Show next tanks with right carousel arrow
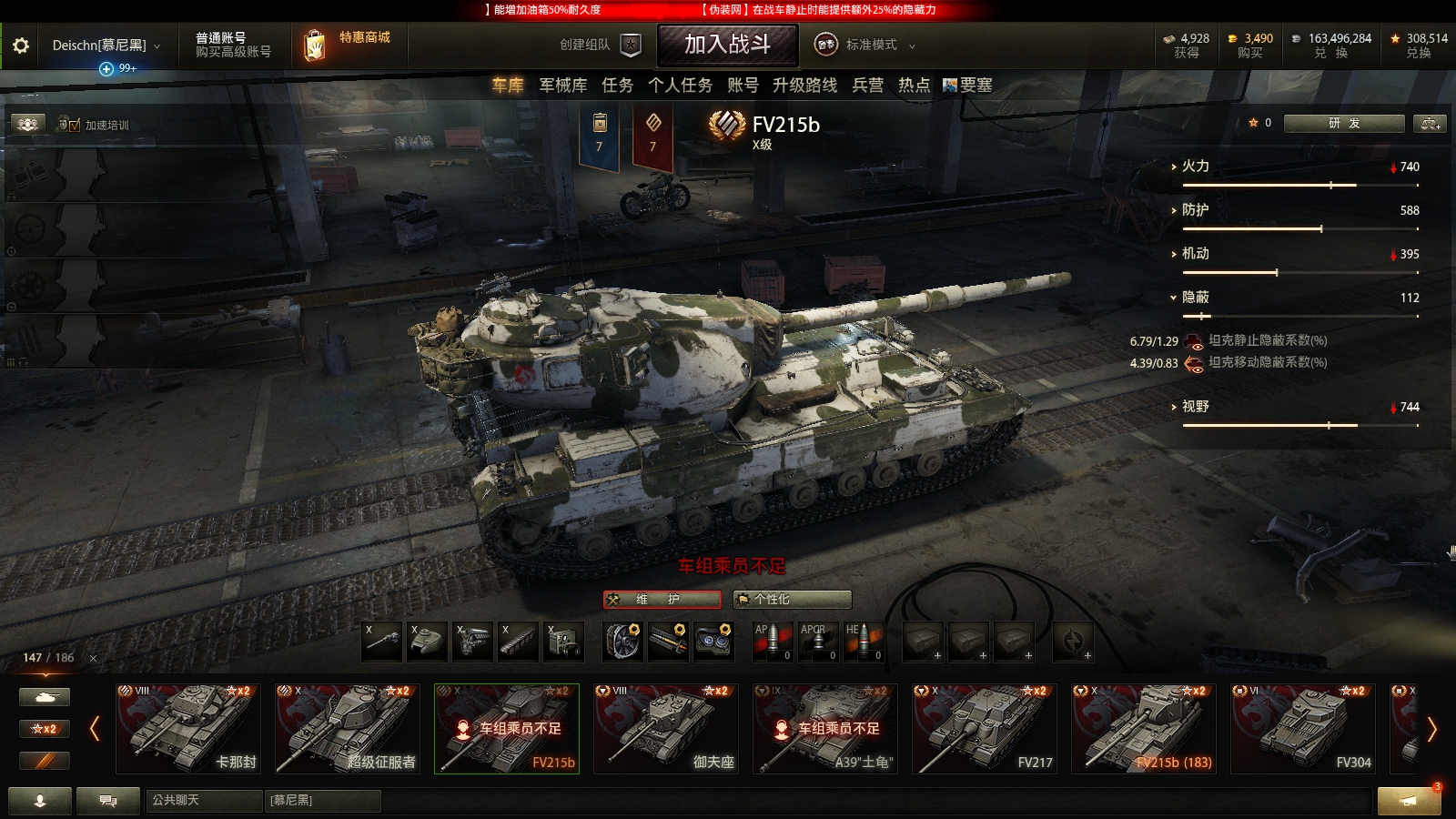1456x819 pixels. tap(1431, 729)
